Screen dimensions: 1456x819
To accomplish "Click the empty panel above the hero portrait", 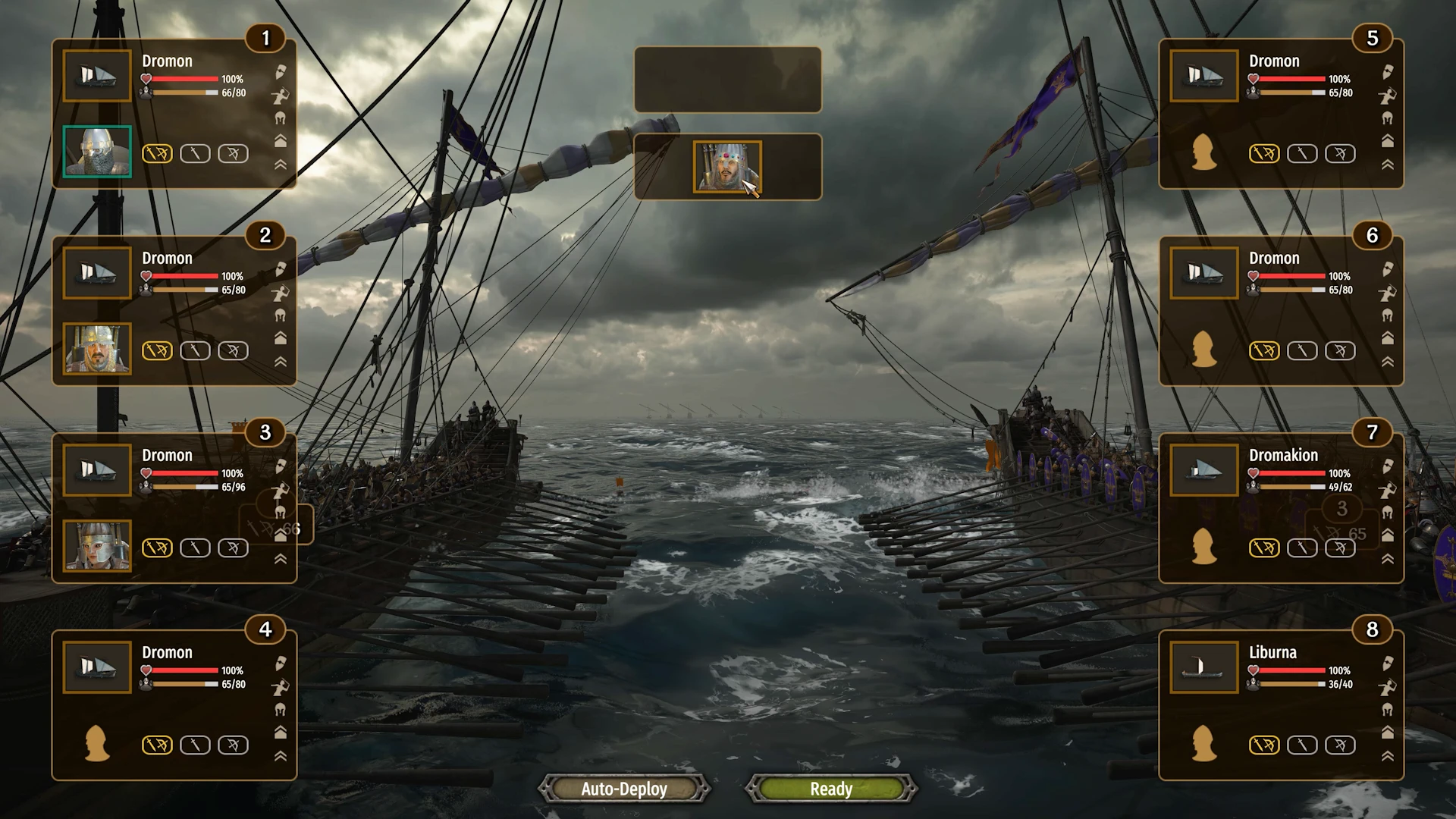I will pyautogui.click(x=727, y=80).
